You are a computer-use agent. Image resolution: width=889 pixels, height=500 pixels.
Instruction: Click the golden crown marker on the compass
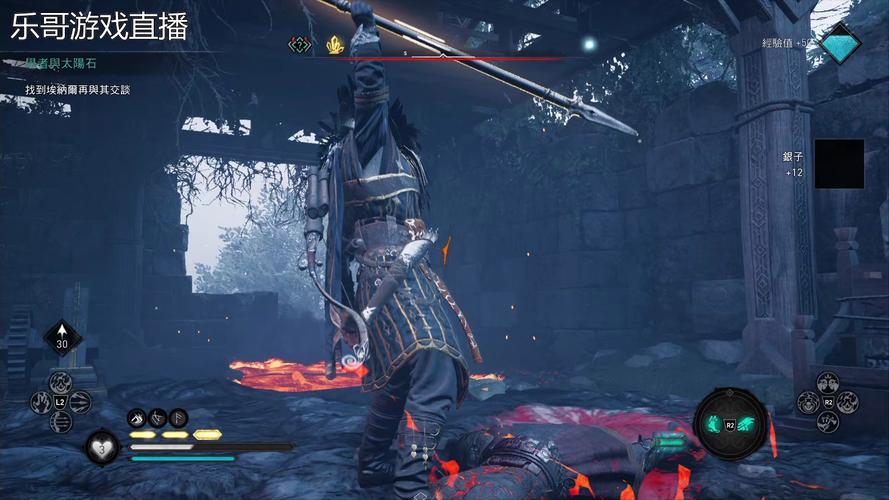335,45
